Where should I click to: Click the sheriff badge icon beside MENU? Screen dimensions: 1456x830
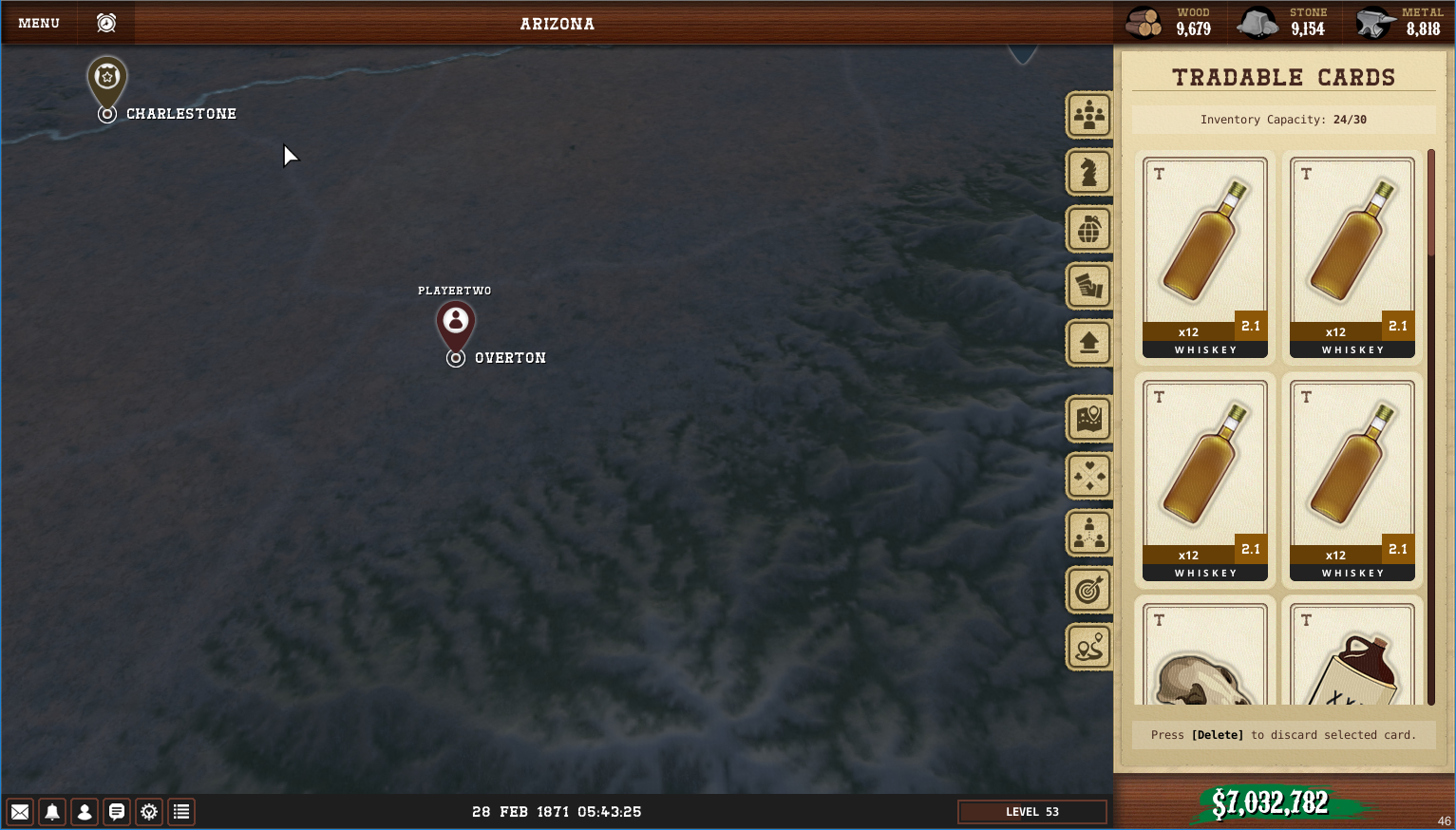106,23
